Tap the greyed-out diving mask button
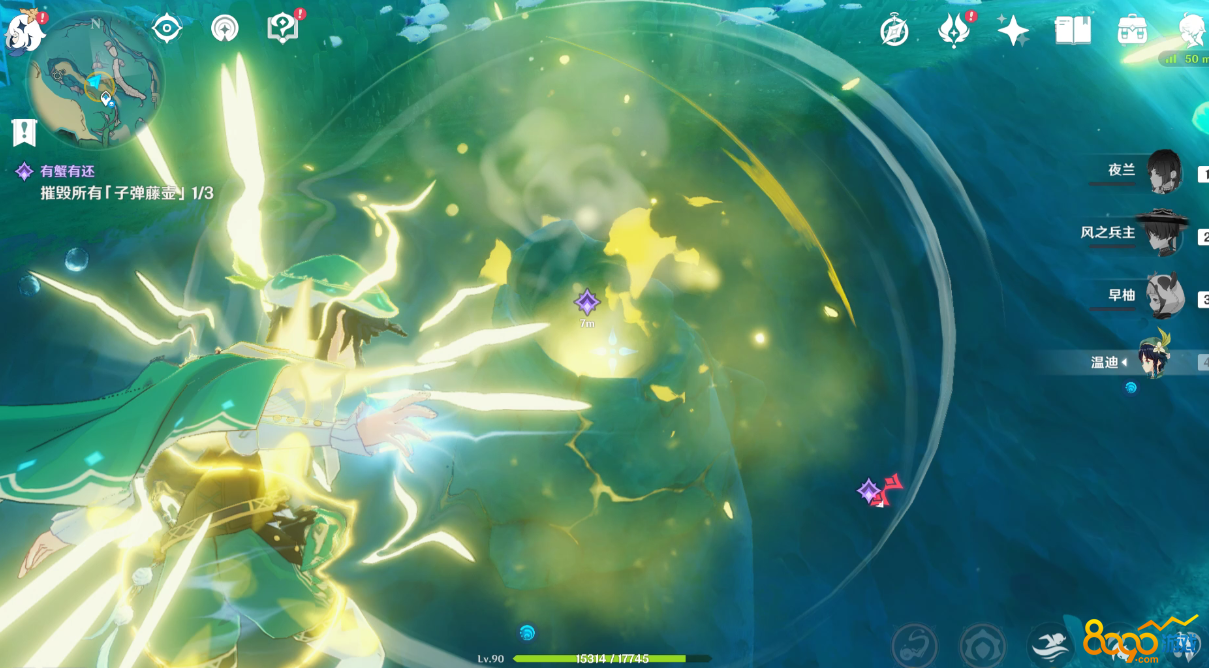This screenshot has height=668, width=1209. pyautogui.click(x=914, y=643)
